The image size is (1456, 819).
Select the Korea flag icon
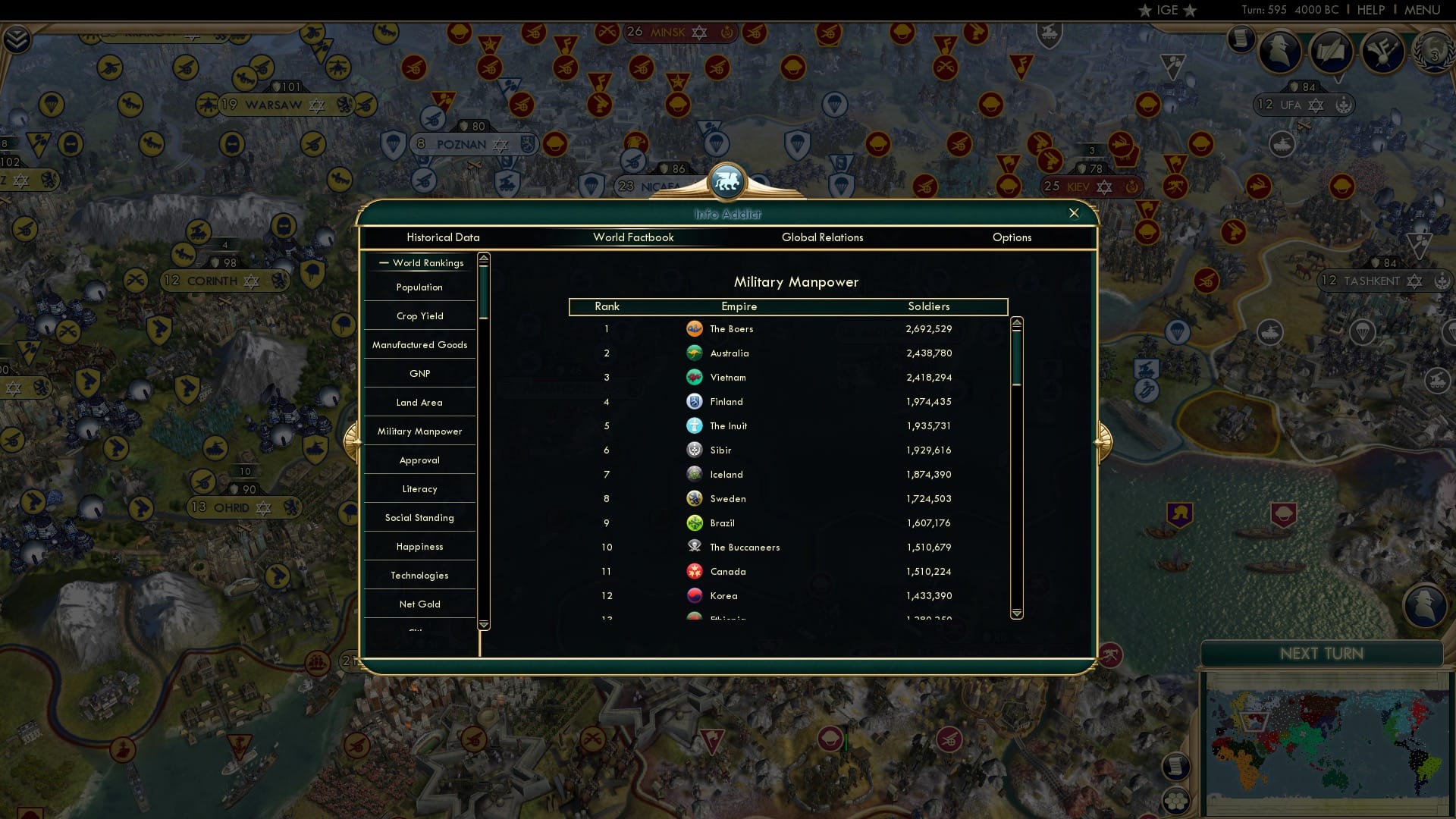point(695,595)
